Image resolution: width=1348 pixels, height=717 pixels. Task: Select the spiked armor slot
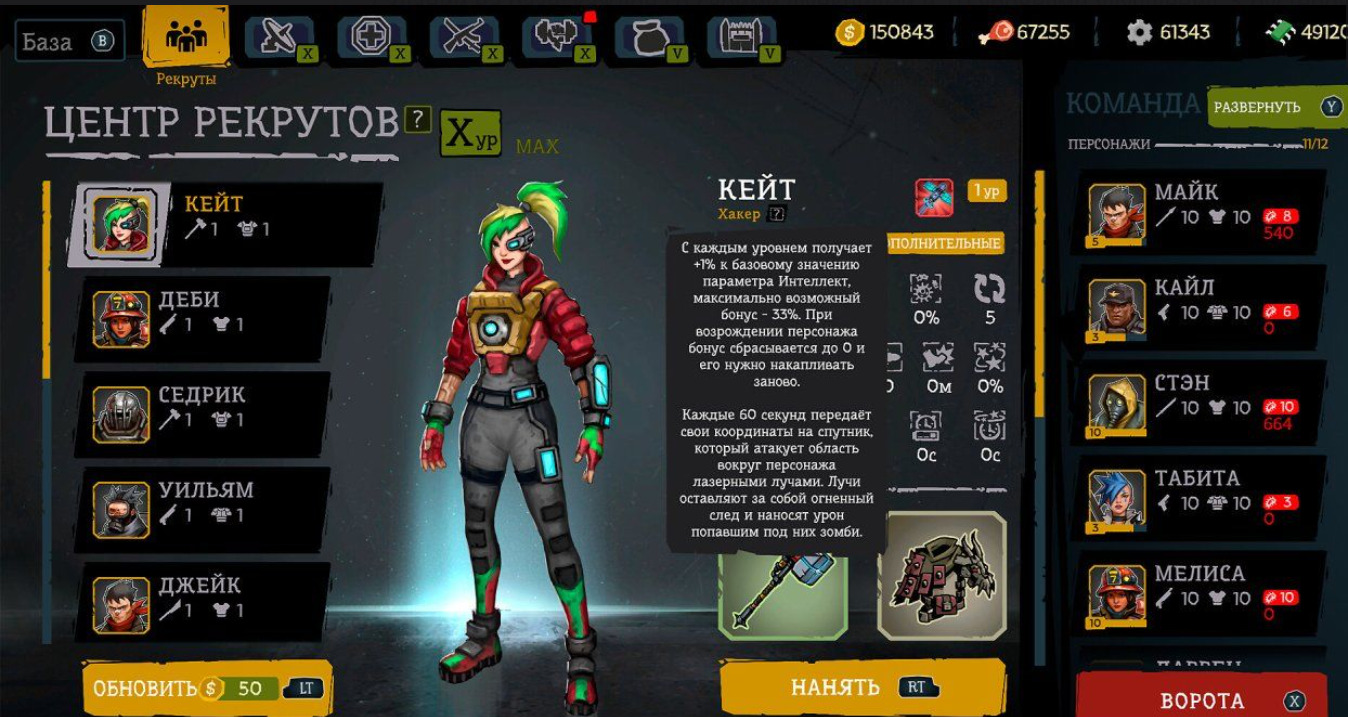coord(941,577)
